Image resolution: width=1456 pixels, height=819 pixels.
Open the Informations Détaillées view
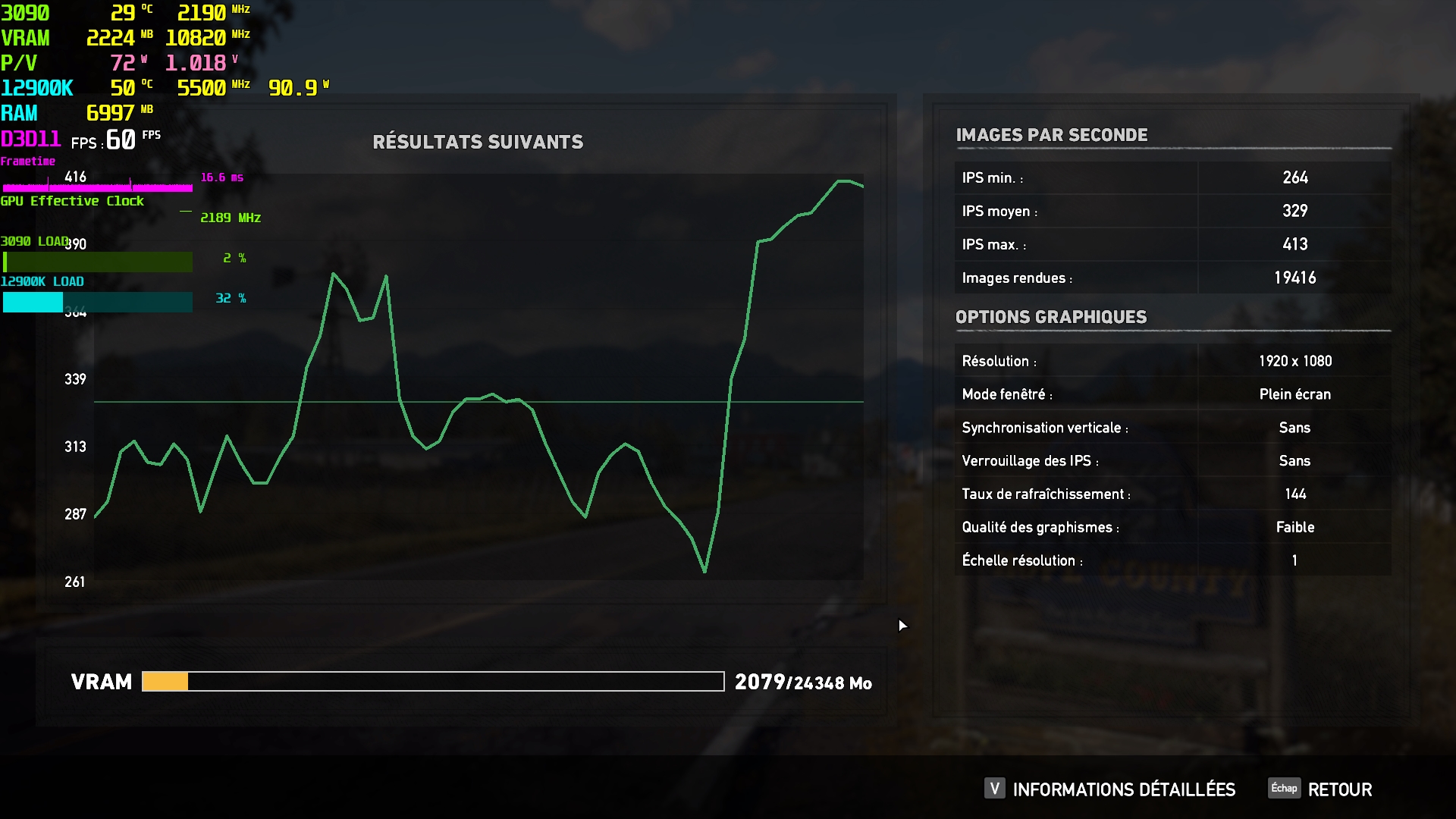pos(1123,789)
